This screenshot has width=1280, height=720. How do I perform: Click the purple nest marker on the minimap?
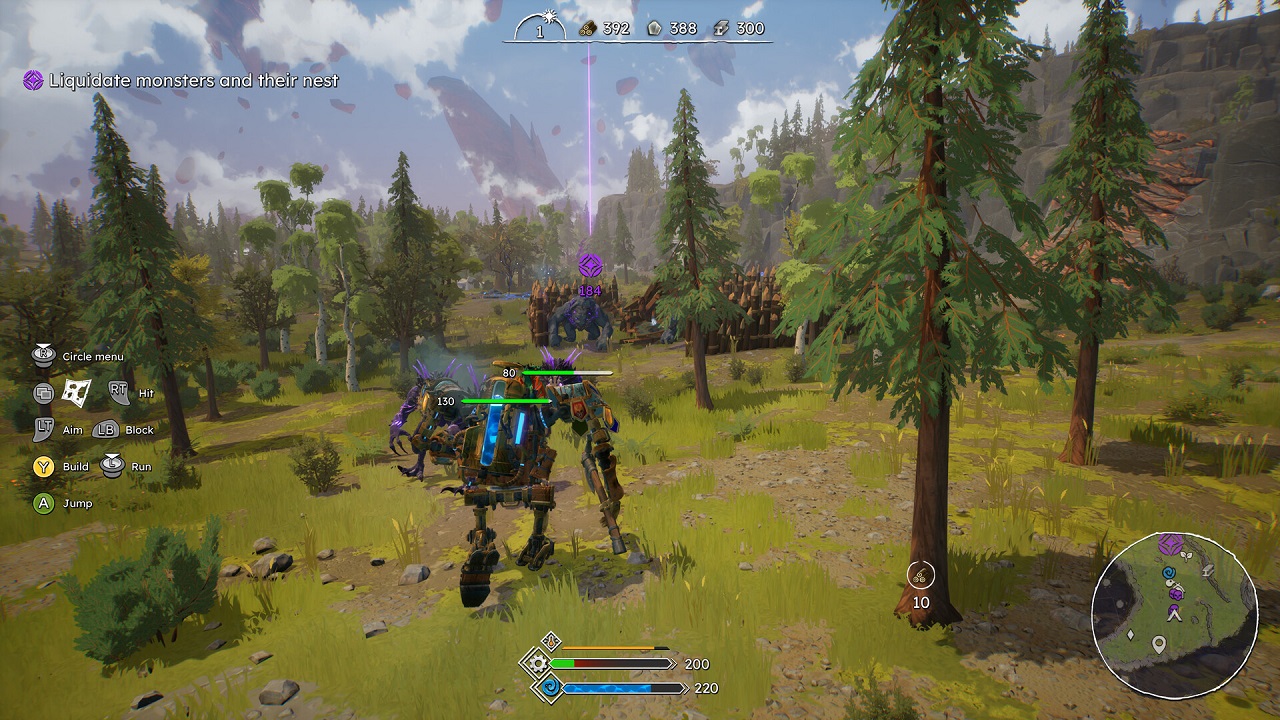coord(1170,545)
